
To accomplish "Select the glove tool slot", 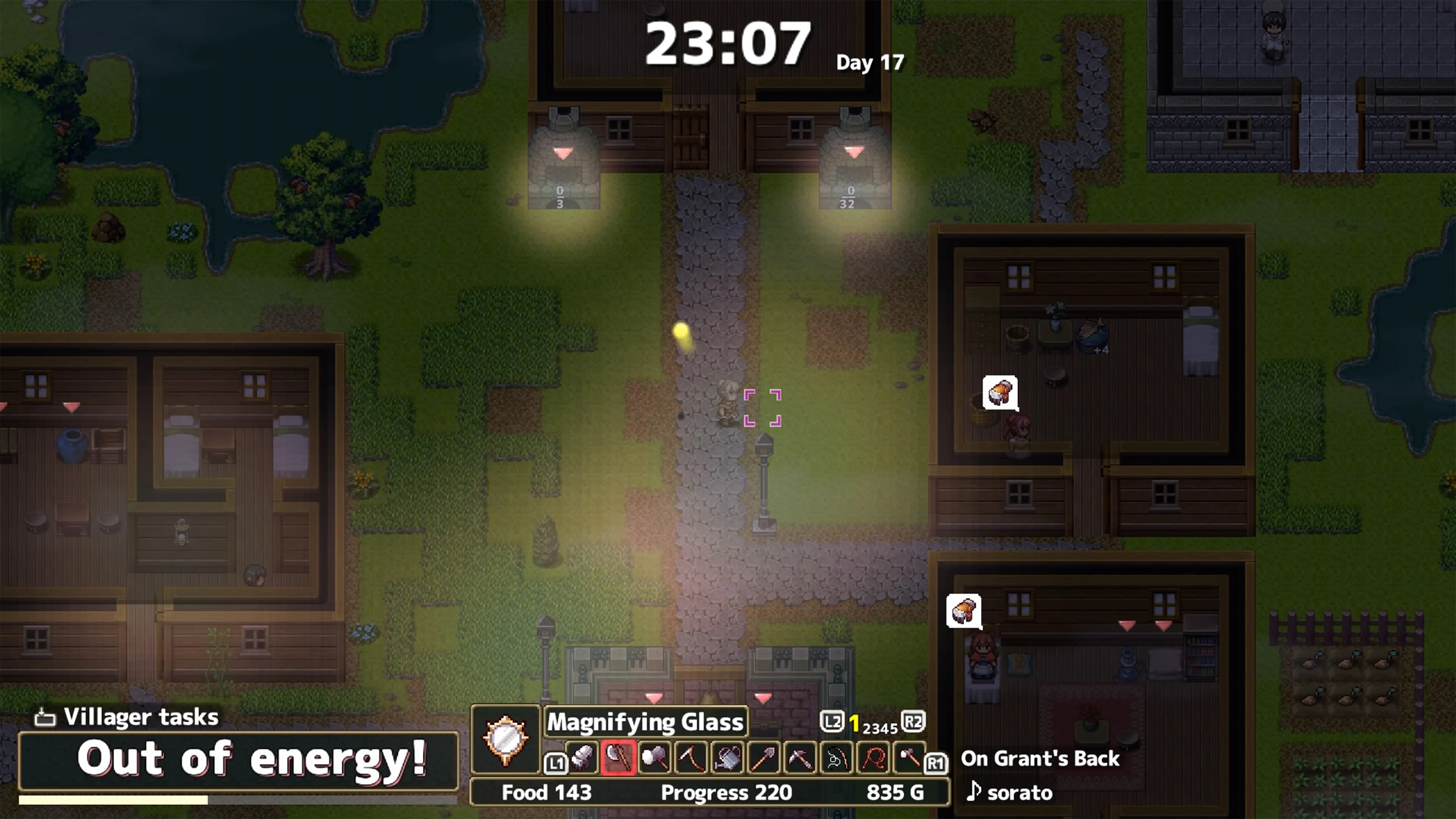I will point(582,758).
